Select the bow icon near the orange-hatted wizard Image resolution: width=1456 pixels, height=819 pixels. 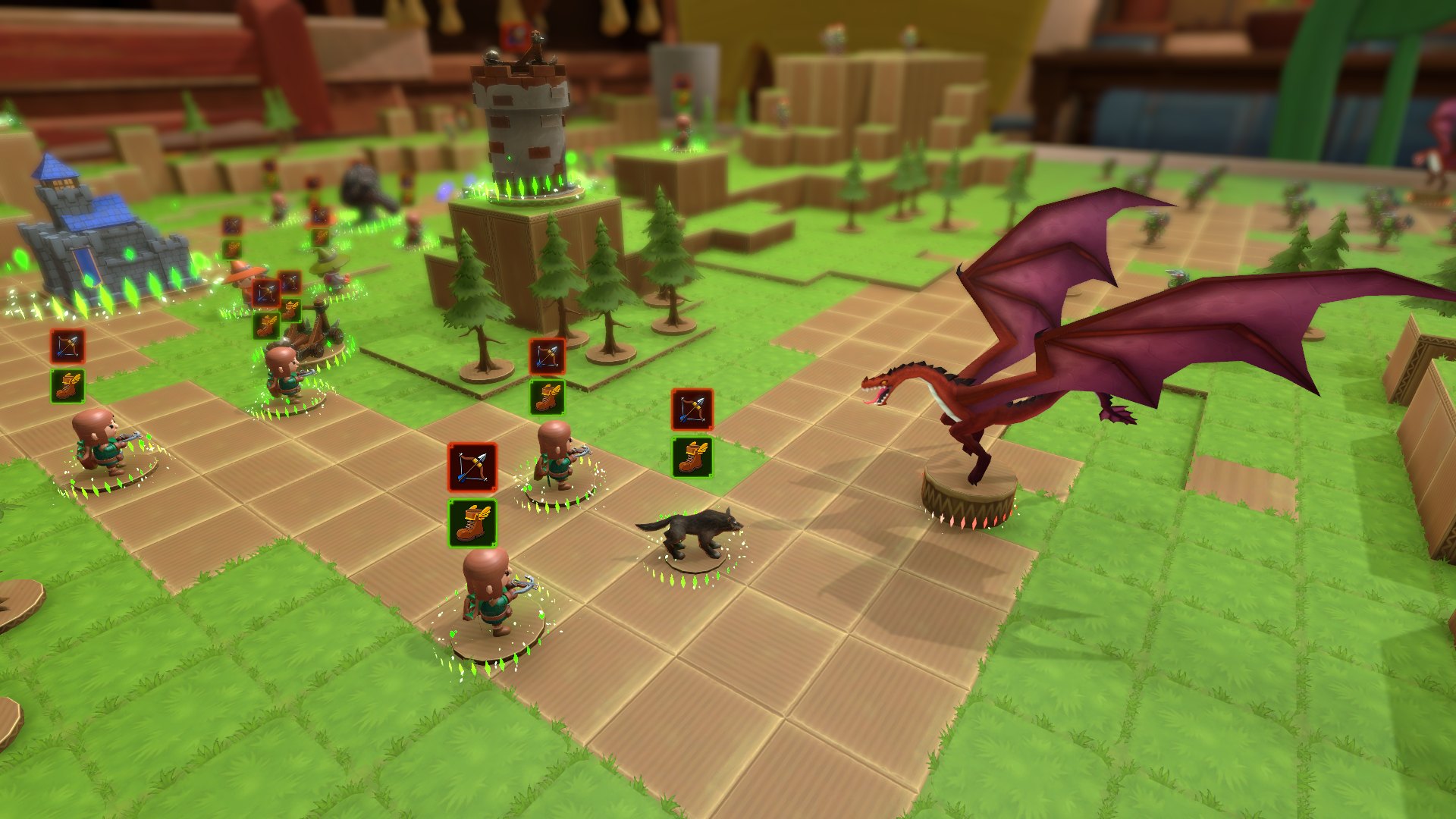pos(232,226)
